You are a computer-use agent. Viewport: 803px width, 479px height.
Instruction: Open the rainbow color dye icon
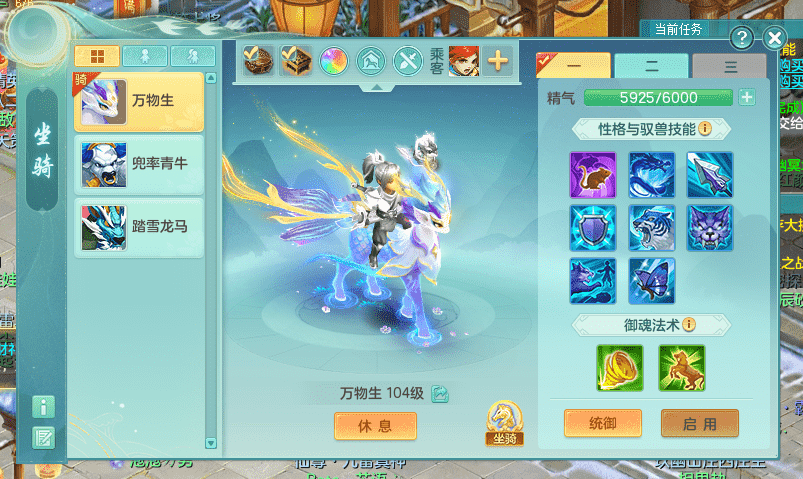pyautogui.click(x=333, y=61)
